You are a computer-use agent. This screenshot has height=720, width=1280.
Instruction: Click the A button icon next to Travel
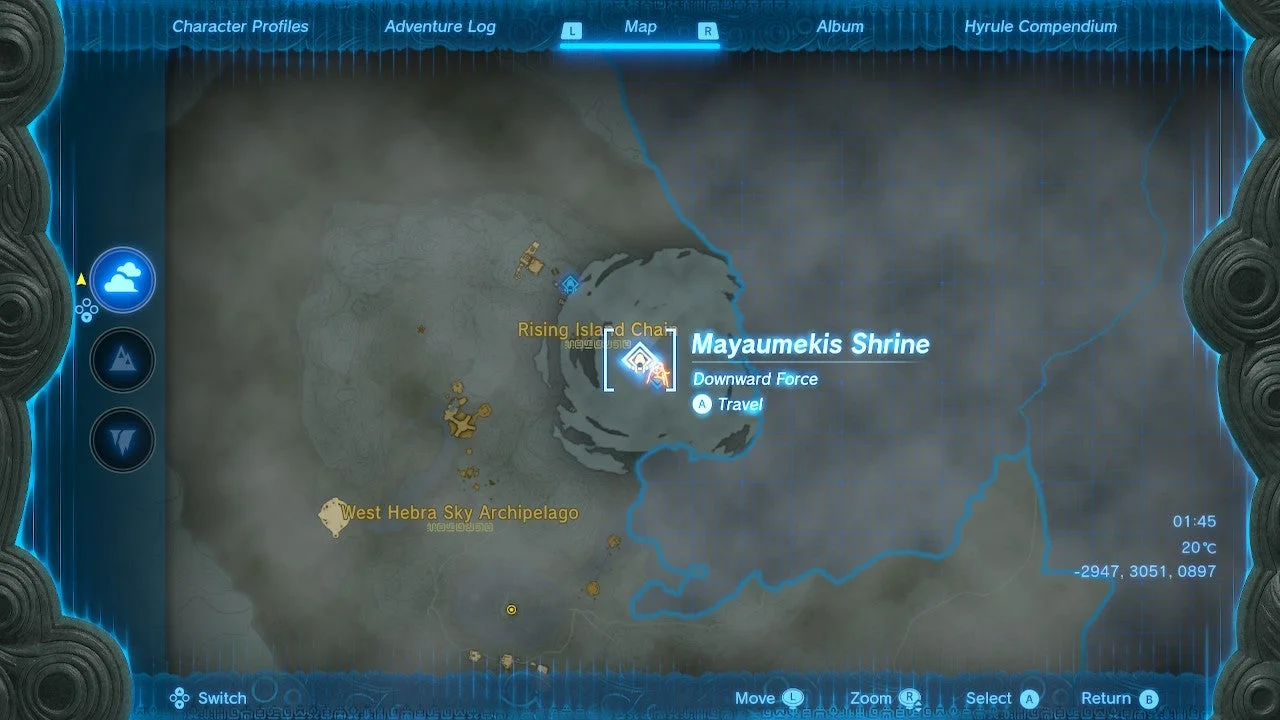(x=702, y=405)
